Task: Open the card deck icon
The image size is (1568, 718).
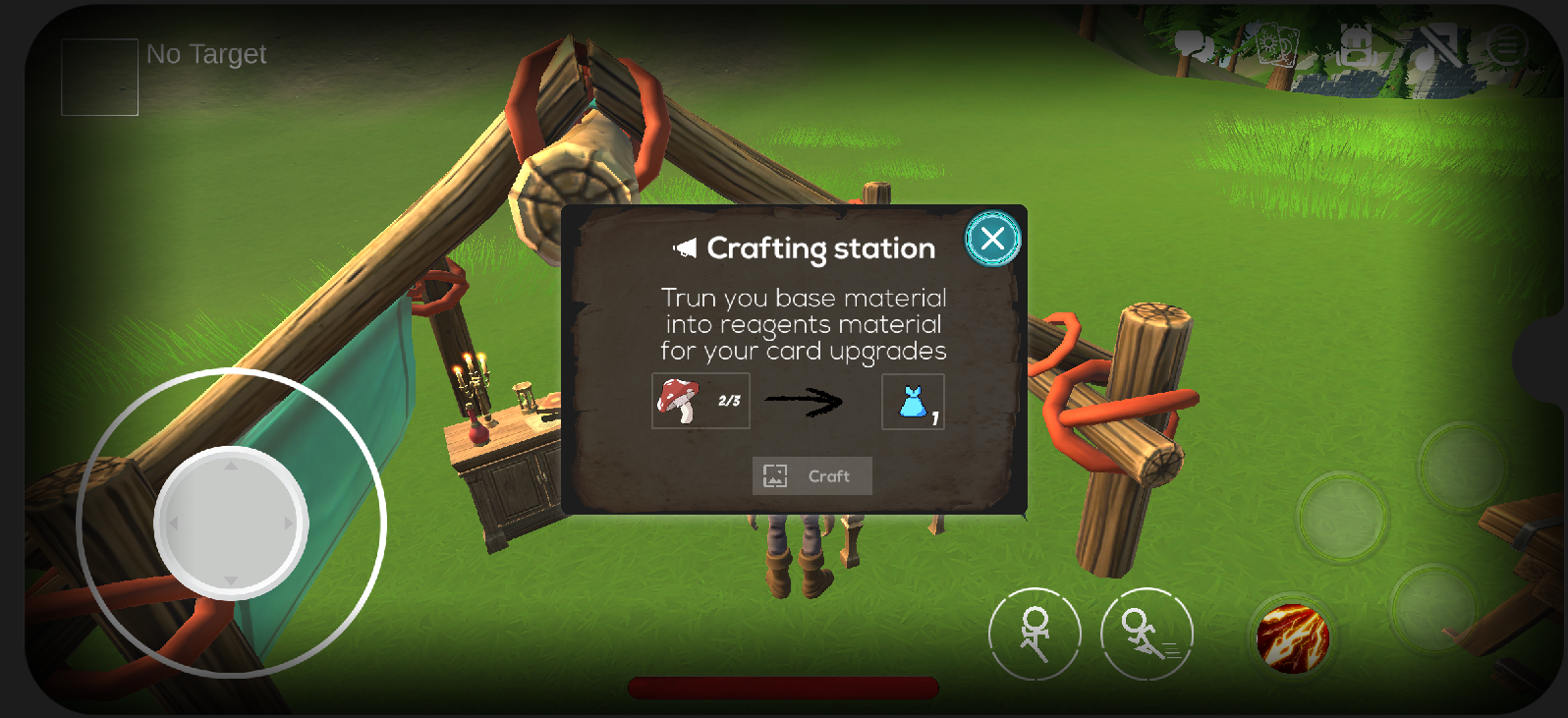Action: point(1277,45)
